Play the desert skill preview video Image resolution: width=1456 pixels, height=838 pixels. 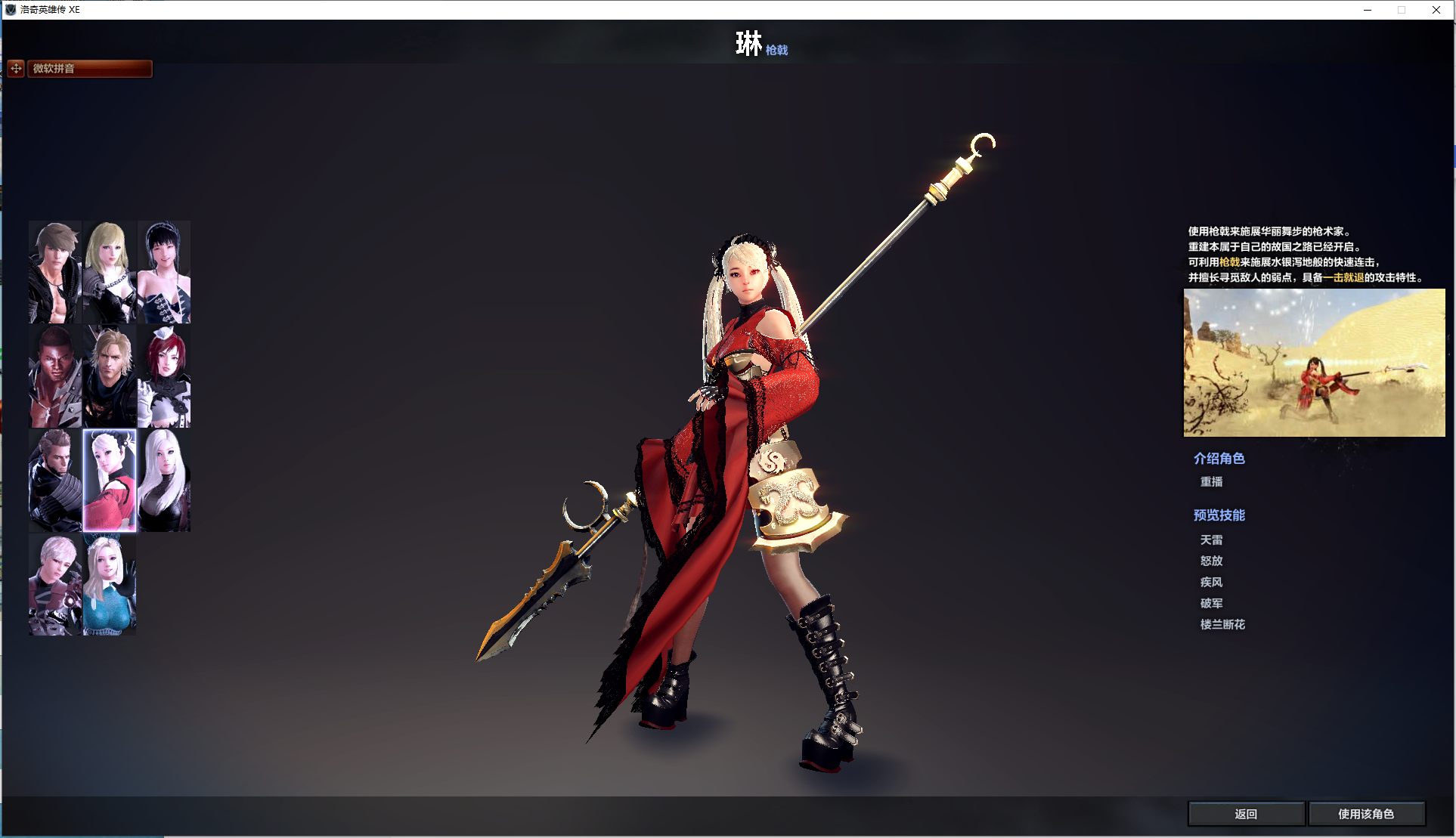[1314, 363]
